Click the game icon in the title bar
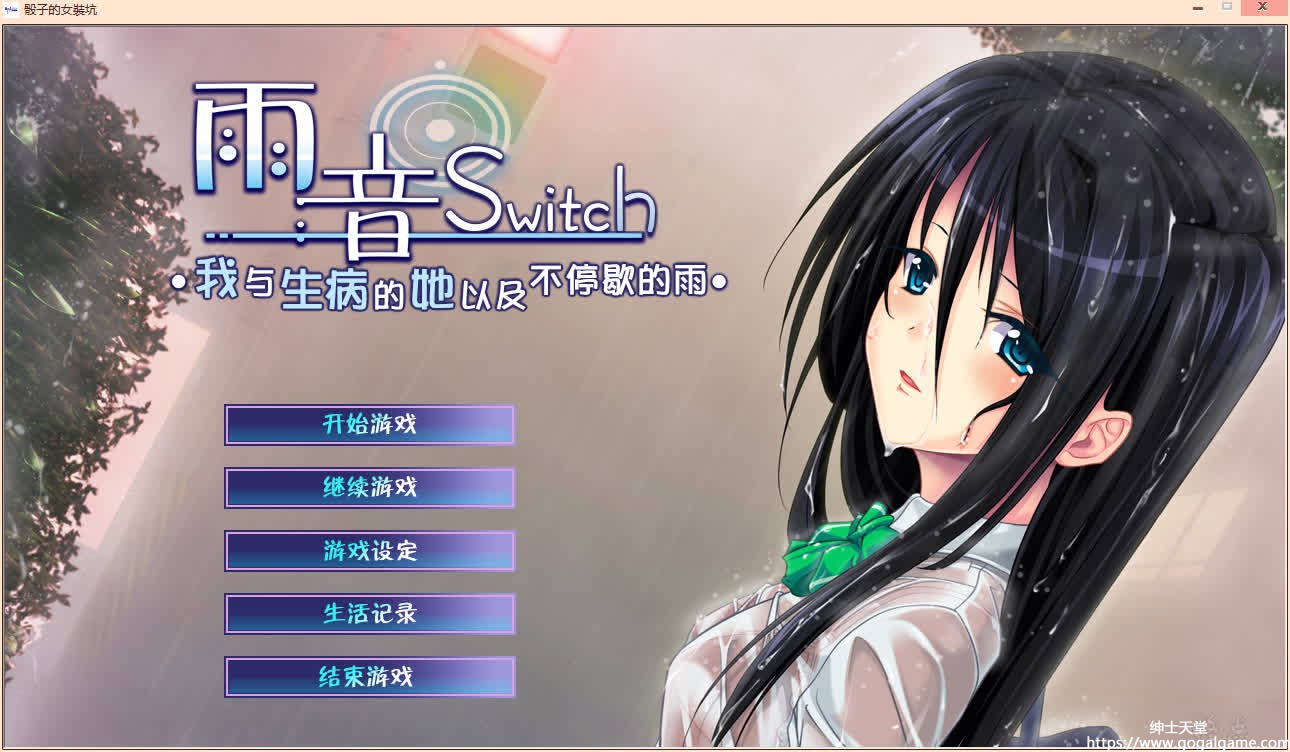The height and width of the screenshot is (752, 1290). [x=10, y=9]
